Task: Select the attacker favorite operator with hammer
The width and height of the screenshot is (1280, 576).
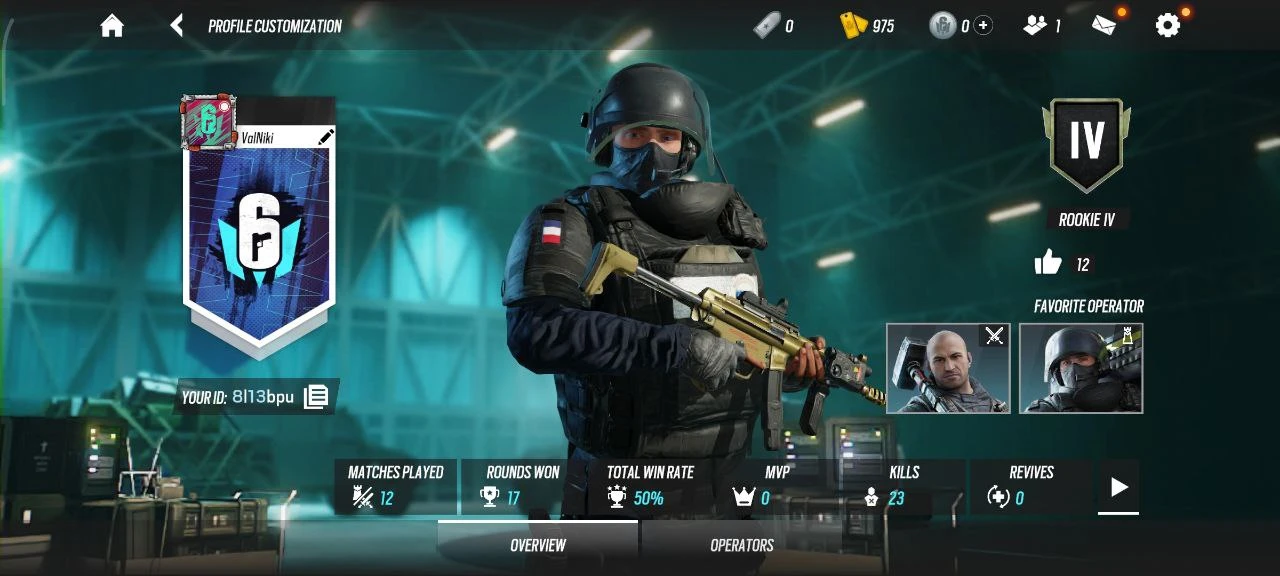Action: coord(948,368)
